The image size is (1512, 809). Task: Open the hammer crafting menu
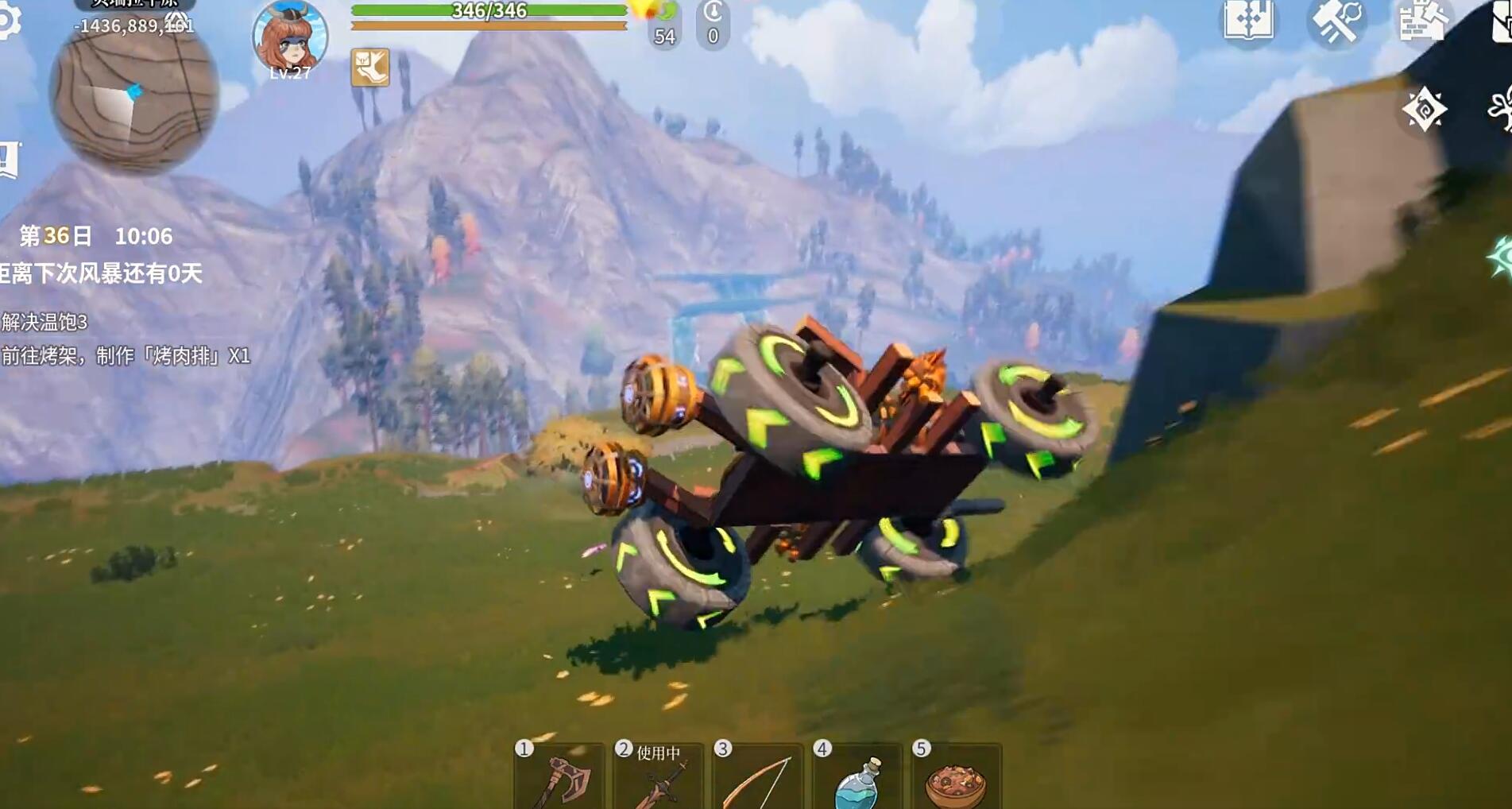(1336, 21)
